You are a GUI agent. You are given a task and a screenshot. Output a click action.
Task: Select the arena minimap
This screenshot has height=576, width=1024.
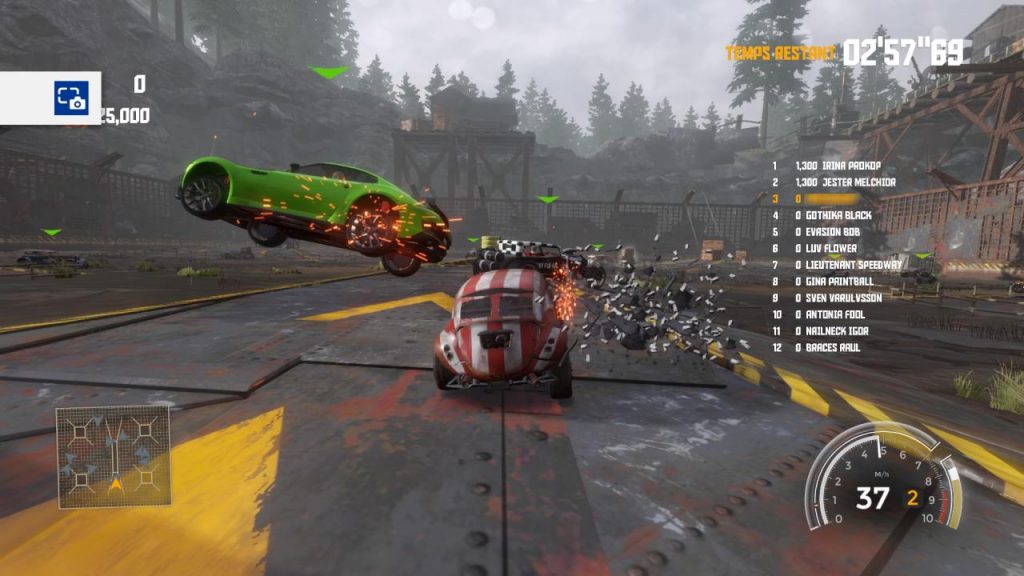113,455
